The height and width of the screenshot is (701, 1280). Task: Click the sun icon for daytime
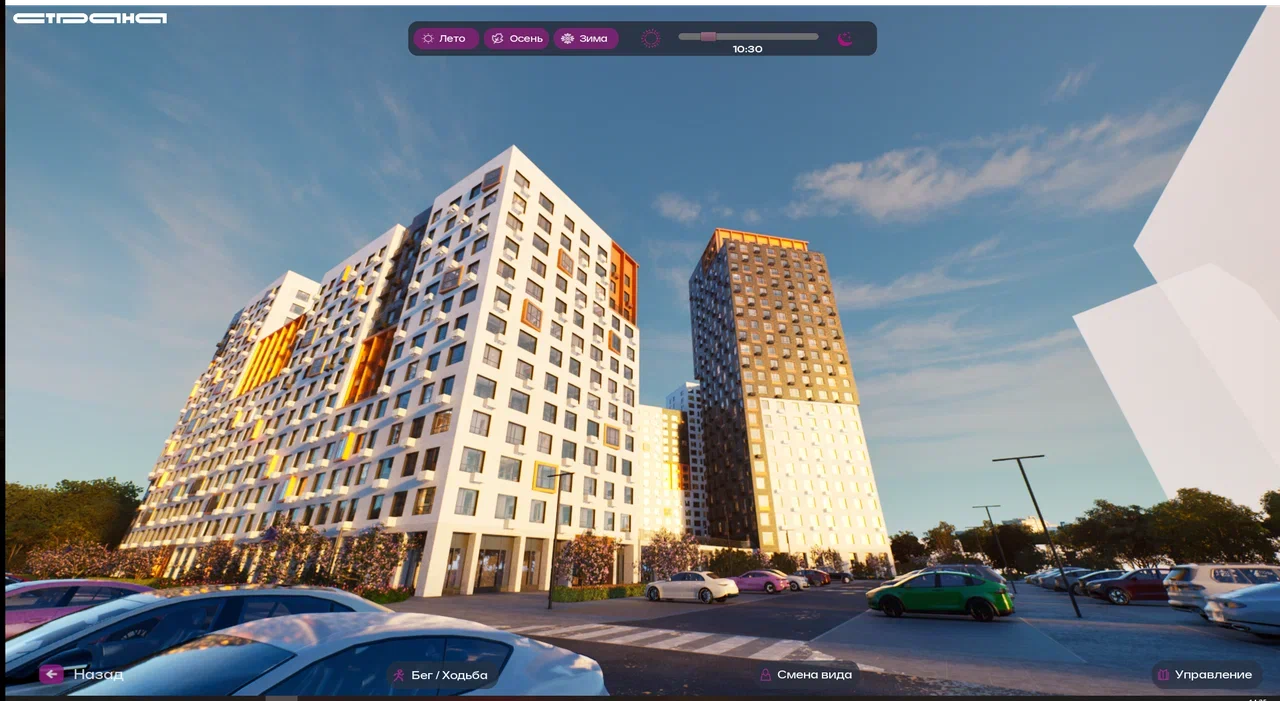pyautogui.click(x=651, y=39)
